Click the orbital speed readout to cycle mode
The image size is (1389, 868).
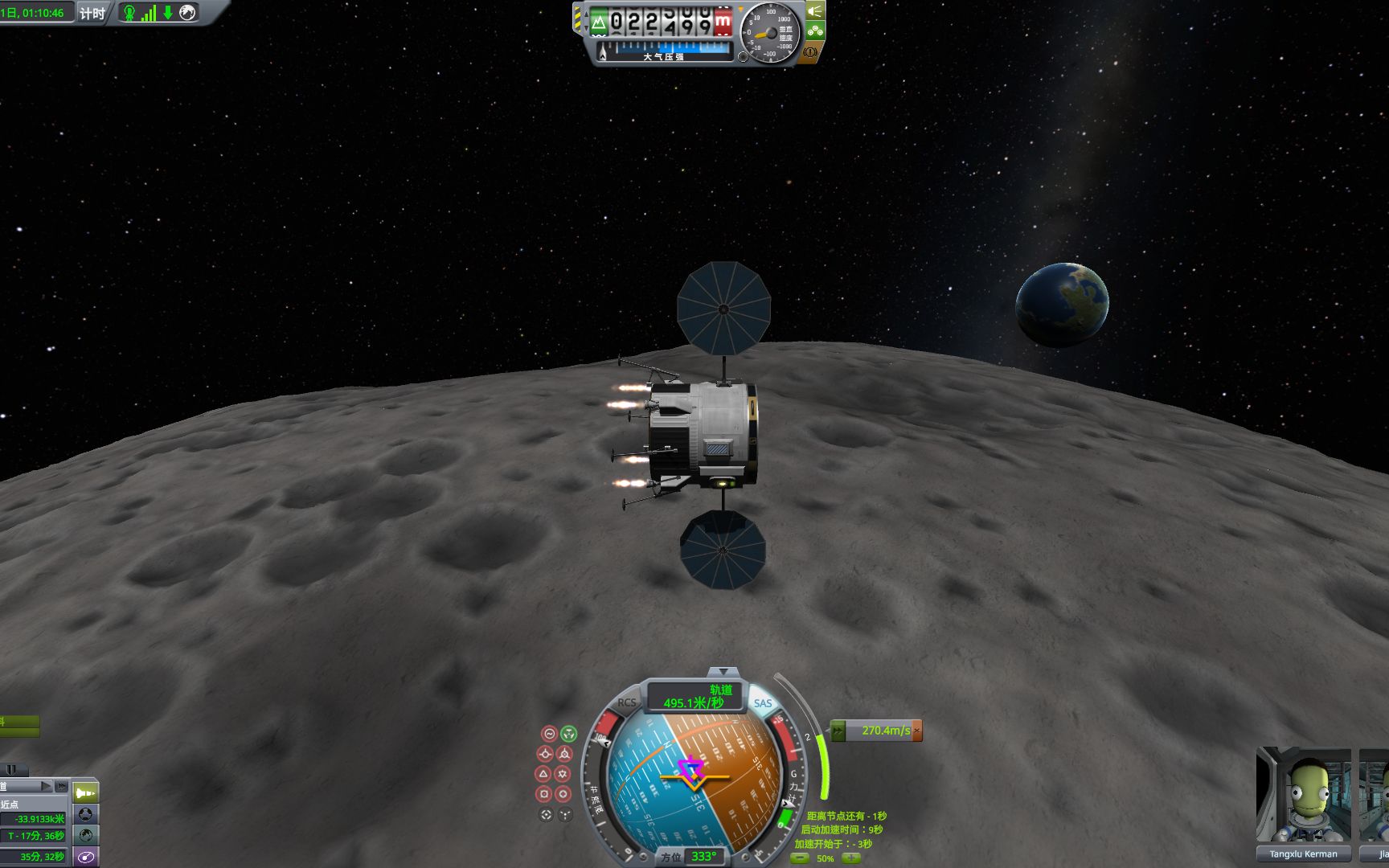[696, 697]
